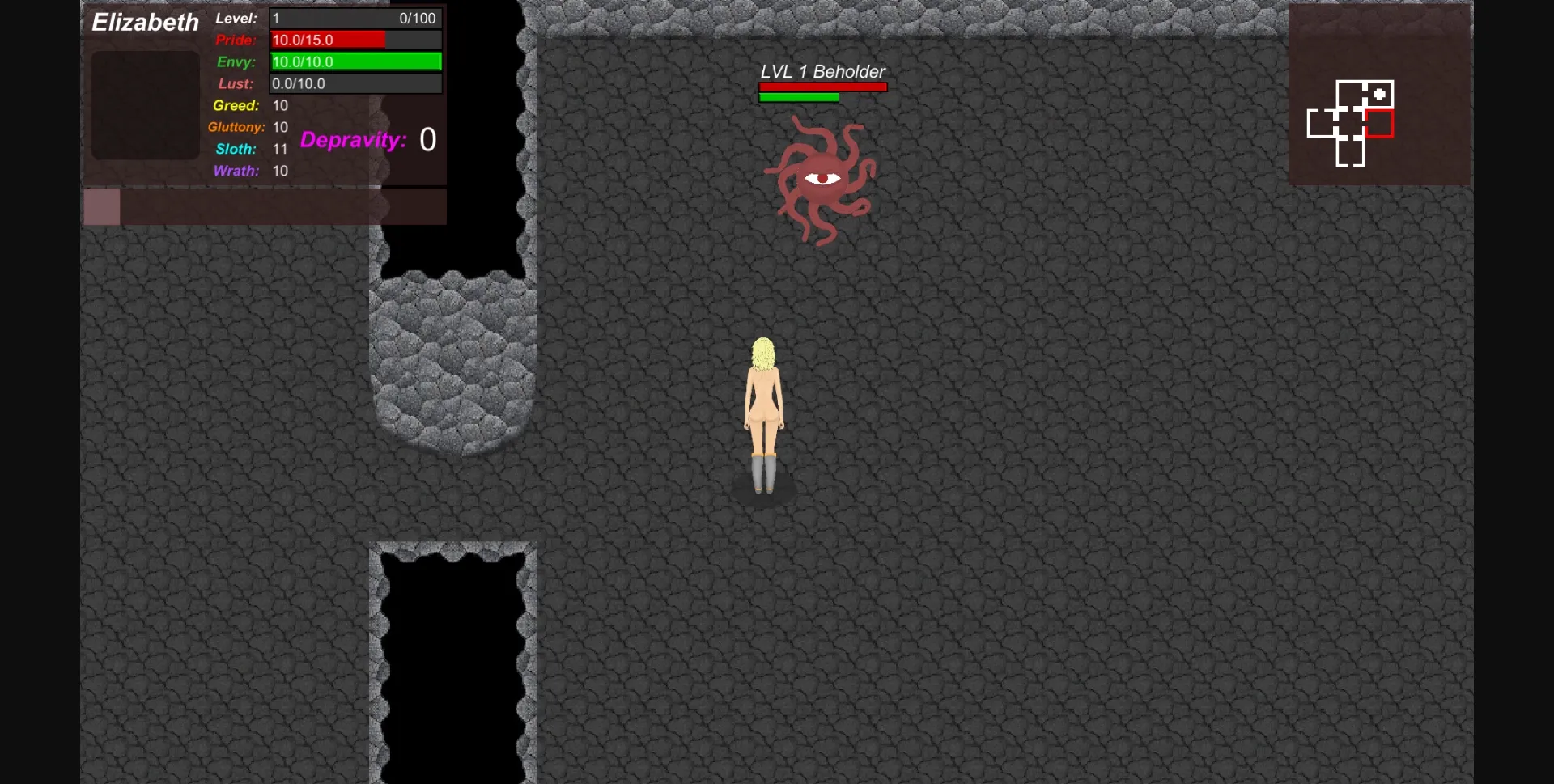
Task: Click the Depravity counter
Action: (368, 140)
